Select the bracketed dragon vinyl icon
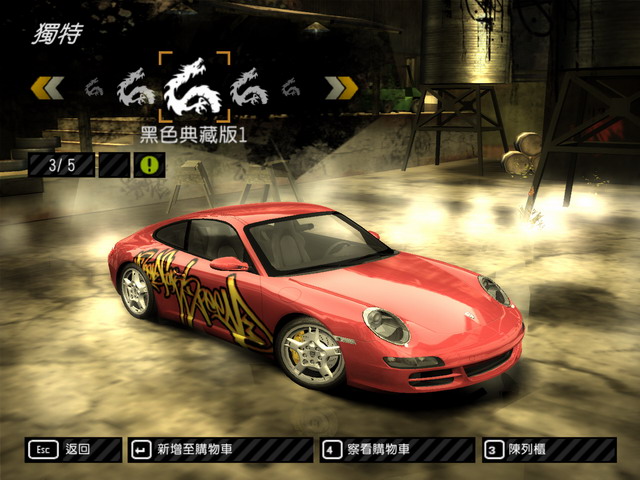 tap(194, 87)
